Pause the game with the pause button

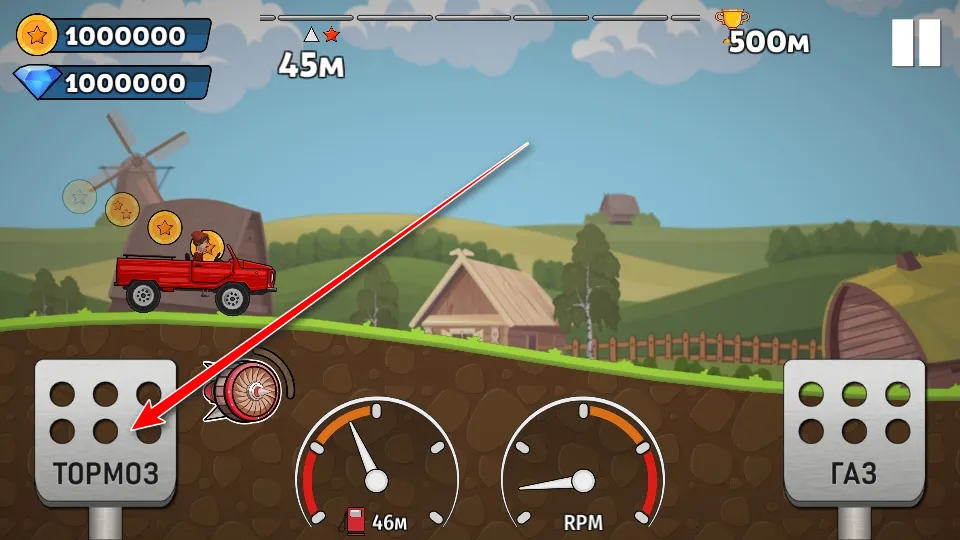916,43
